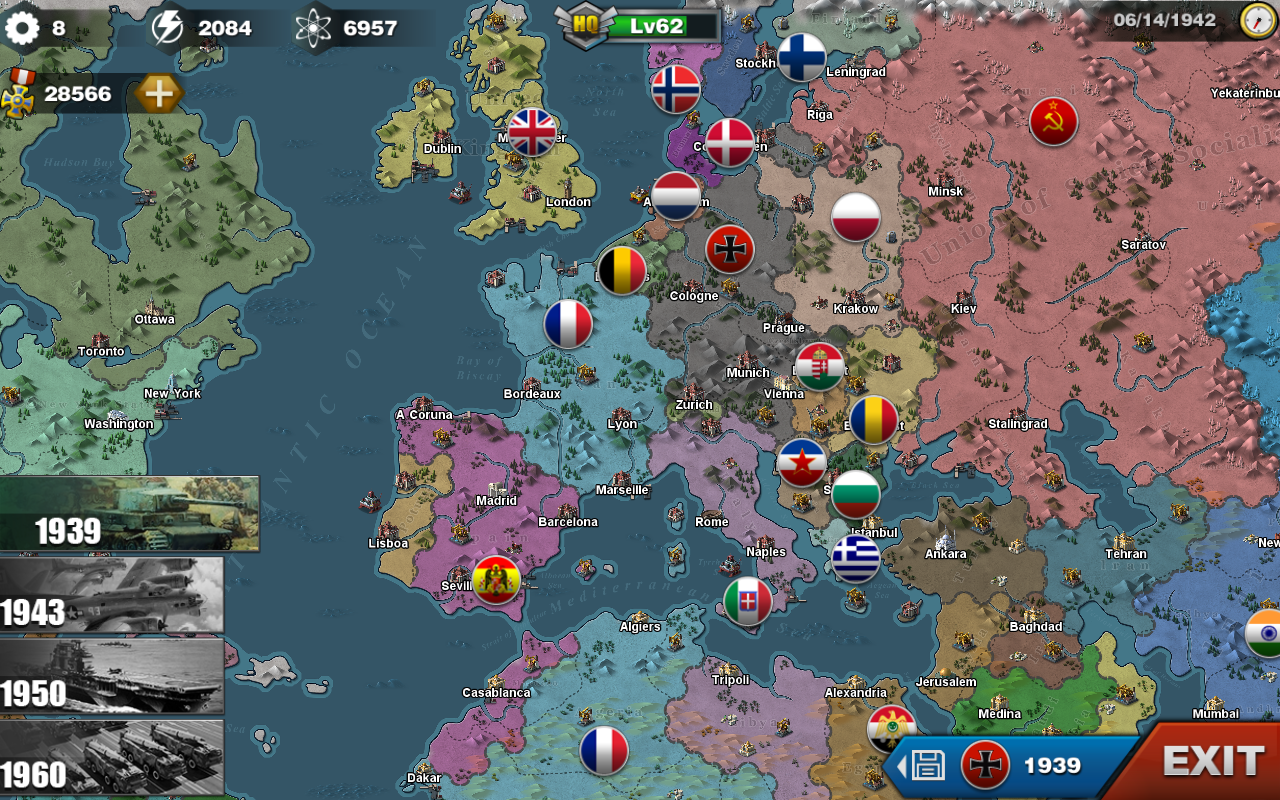Choose the 1950 scenario
The height and width of the screenshot is (800, 1280).
click(111, 677)
